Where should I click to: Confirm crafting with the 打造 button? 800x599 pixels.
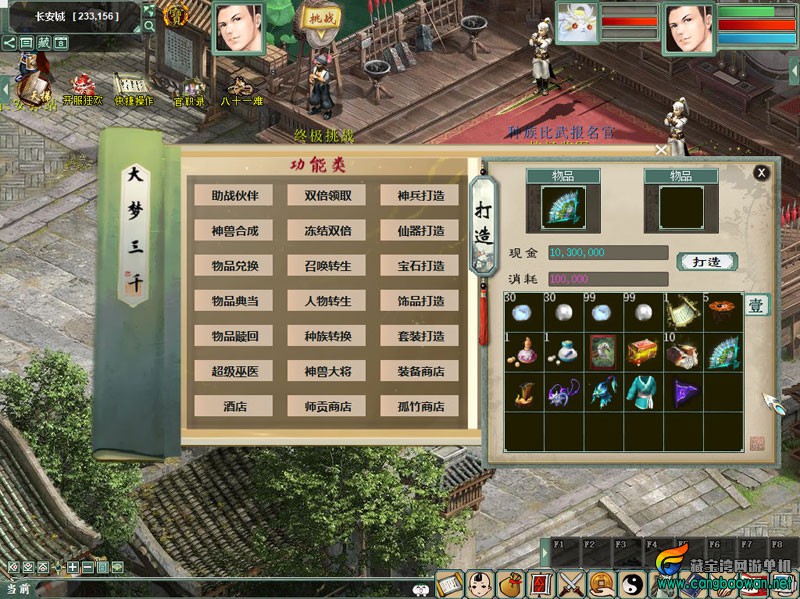point(707,262)
